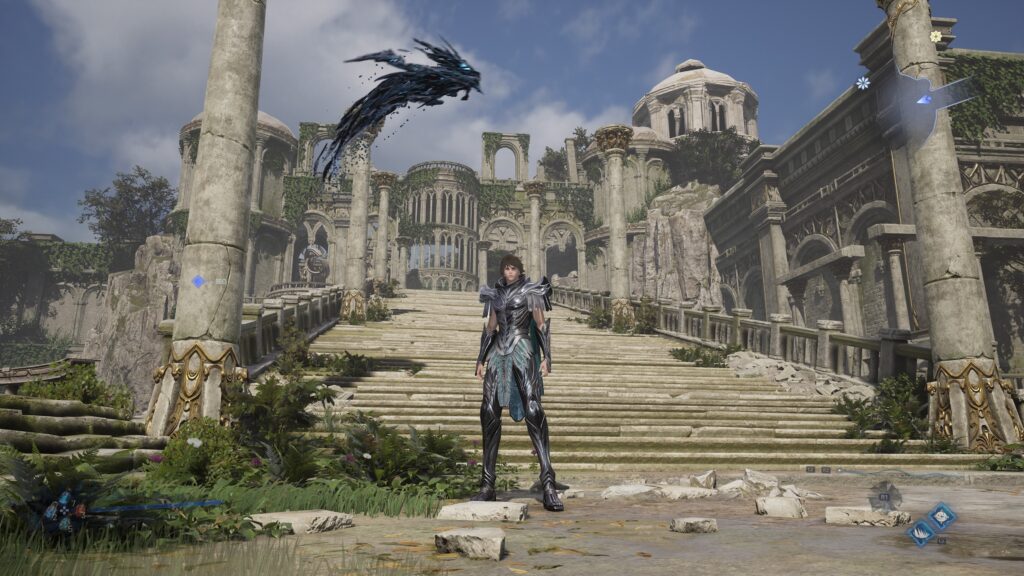Activate the blue round creature skill icon
Image resolution: width=1024 pixels, height=576 pixels.
tap(941, 517)
